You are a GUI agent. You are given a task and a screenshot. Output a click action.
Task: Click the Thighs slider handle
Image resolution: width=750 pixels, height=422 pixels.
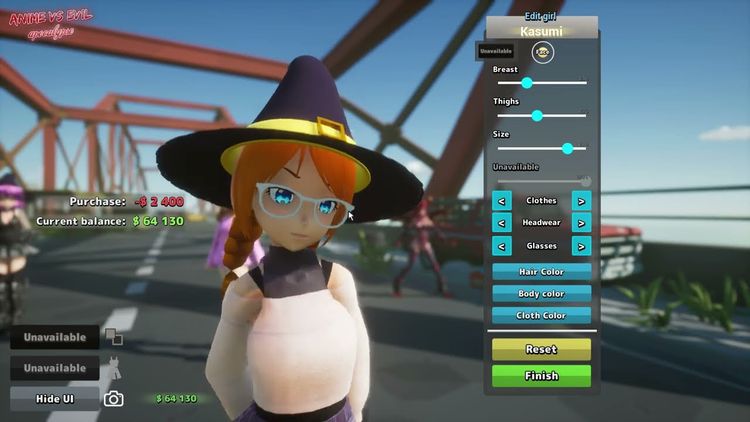point(537,116)
